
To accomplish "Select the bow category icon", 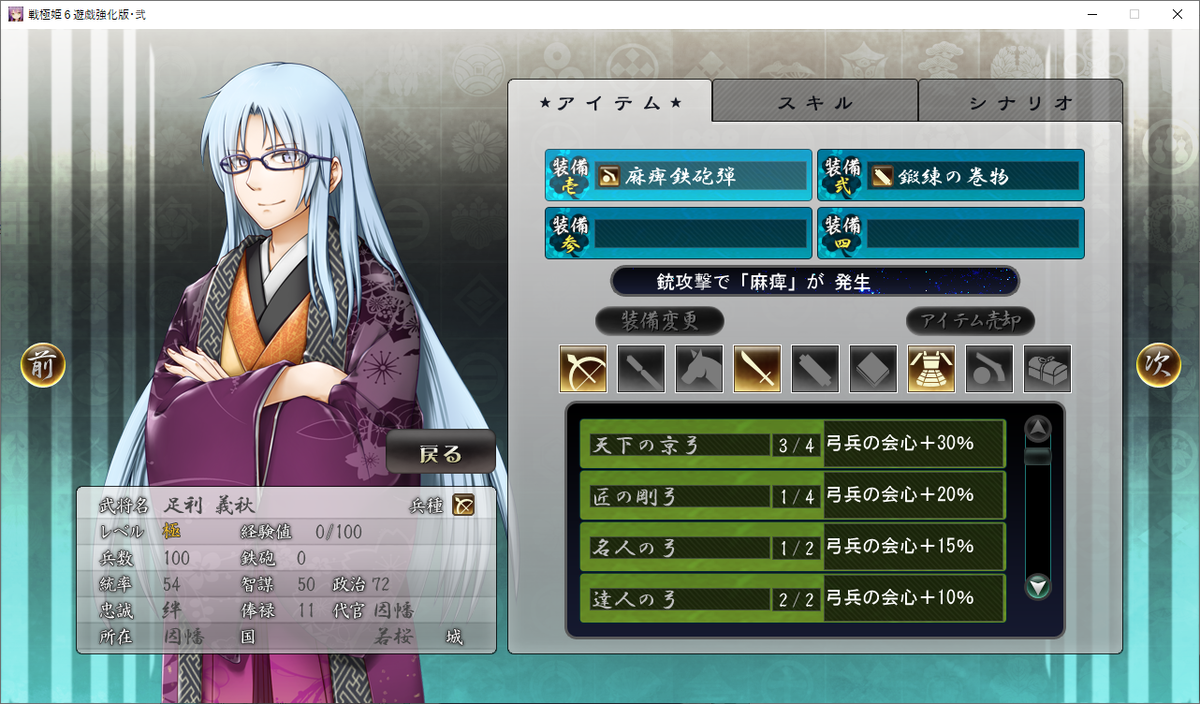I will pyautogui.click(x=583, y=369).
